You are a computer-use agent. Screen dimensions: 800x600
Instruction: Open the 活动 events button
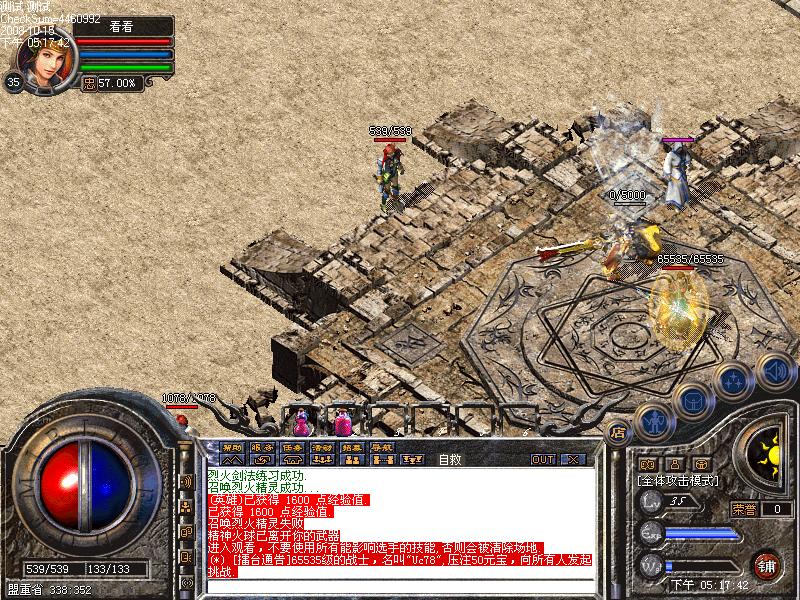(322, 447)
